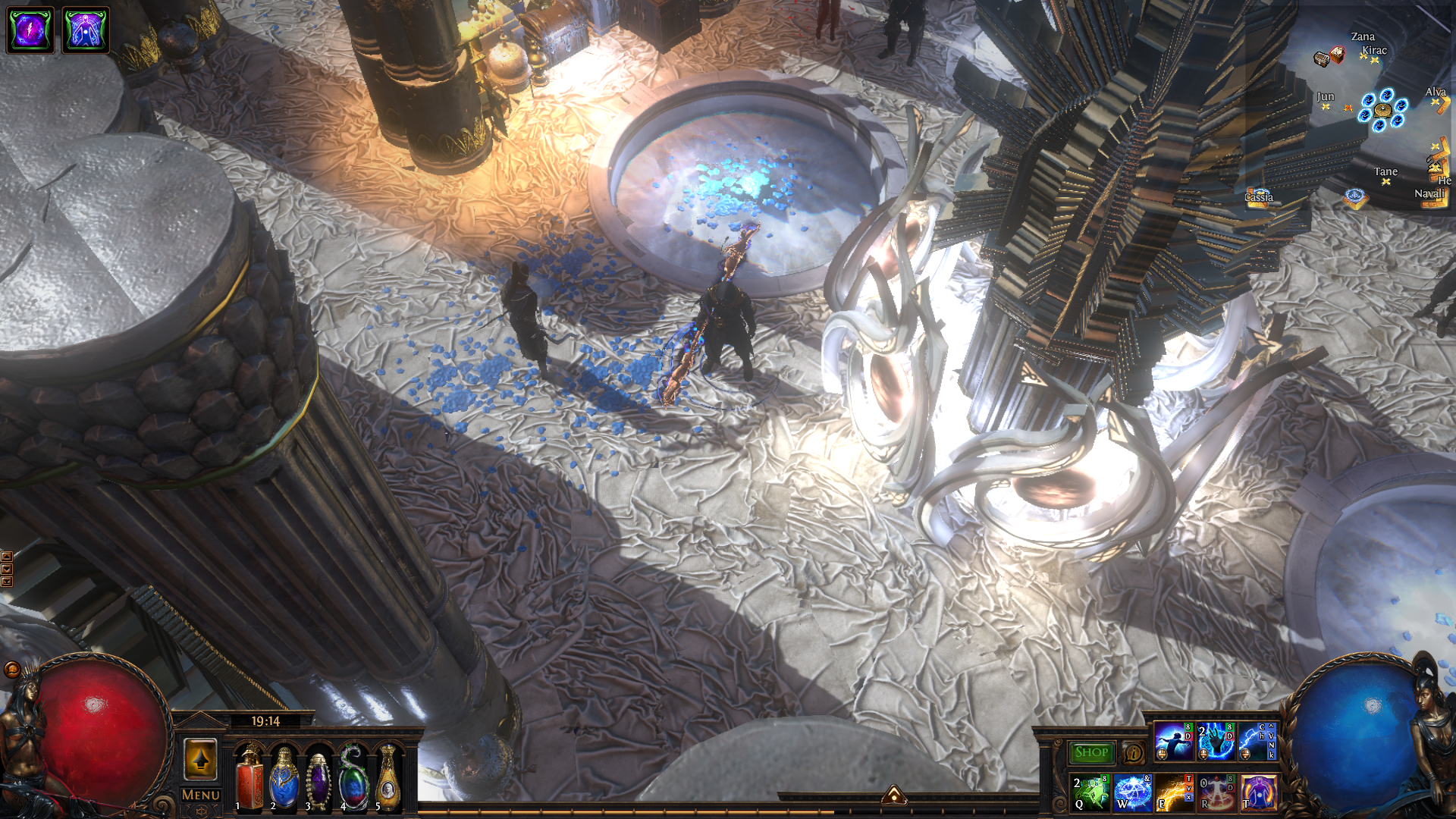Activate the yellow lightning skill on E
The height and width of the screenshot is (819, 1456).
(x=1175, y=792)
